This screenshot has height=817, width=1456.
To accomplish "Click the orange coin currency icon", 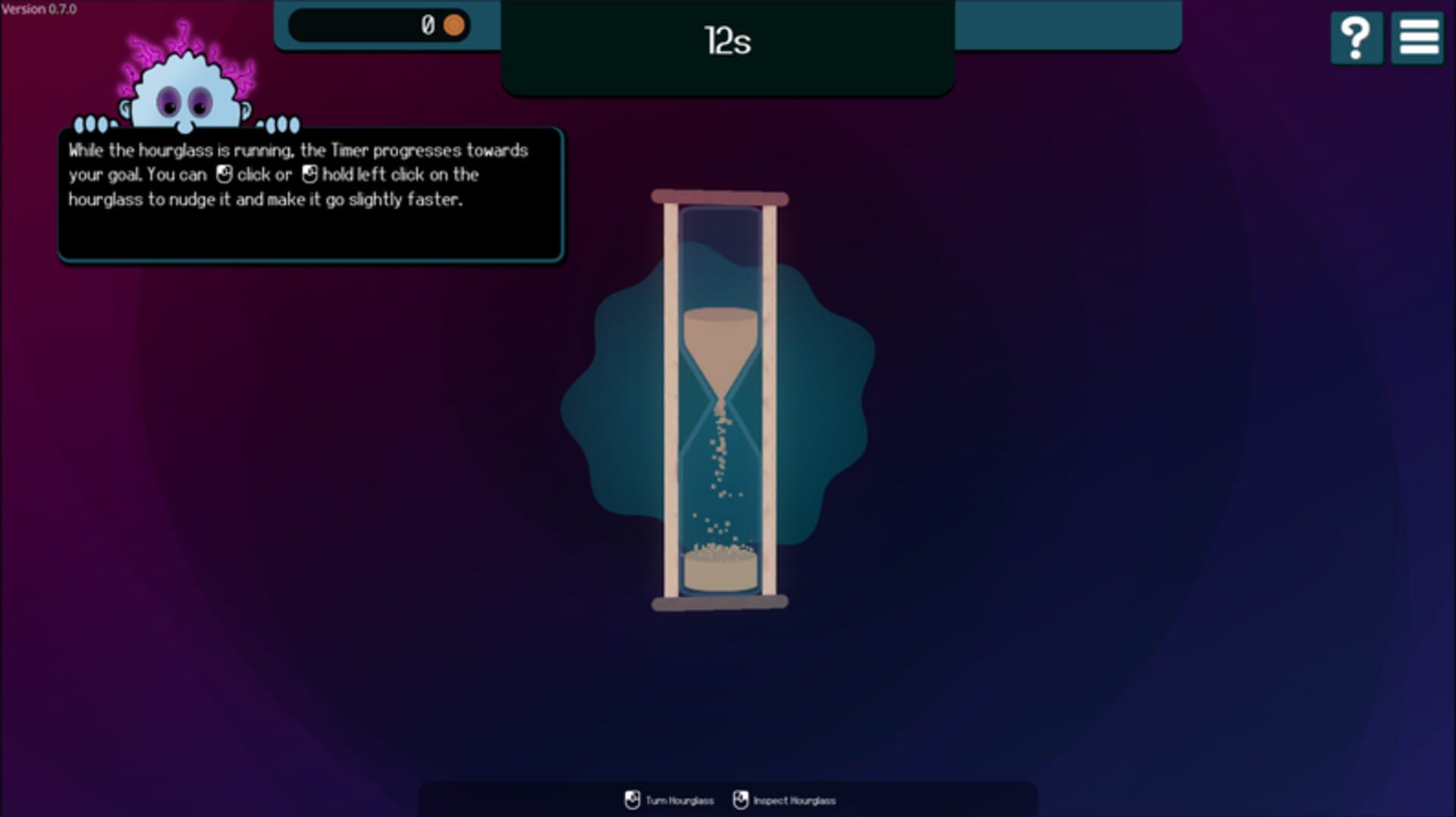I will [x=453, y=25].
